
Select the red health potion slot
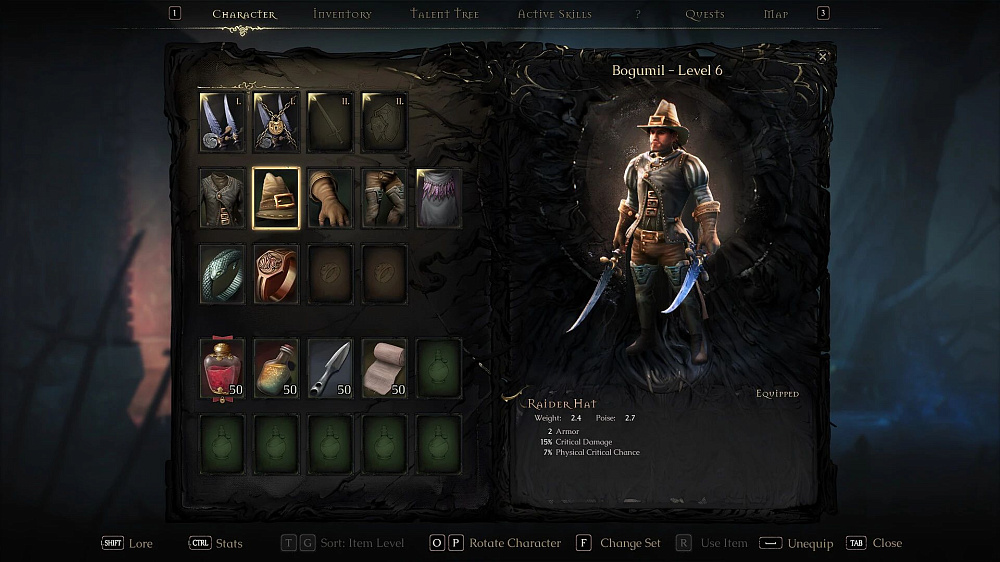click(222, 368)
